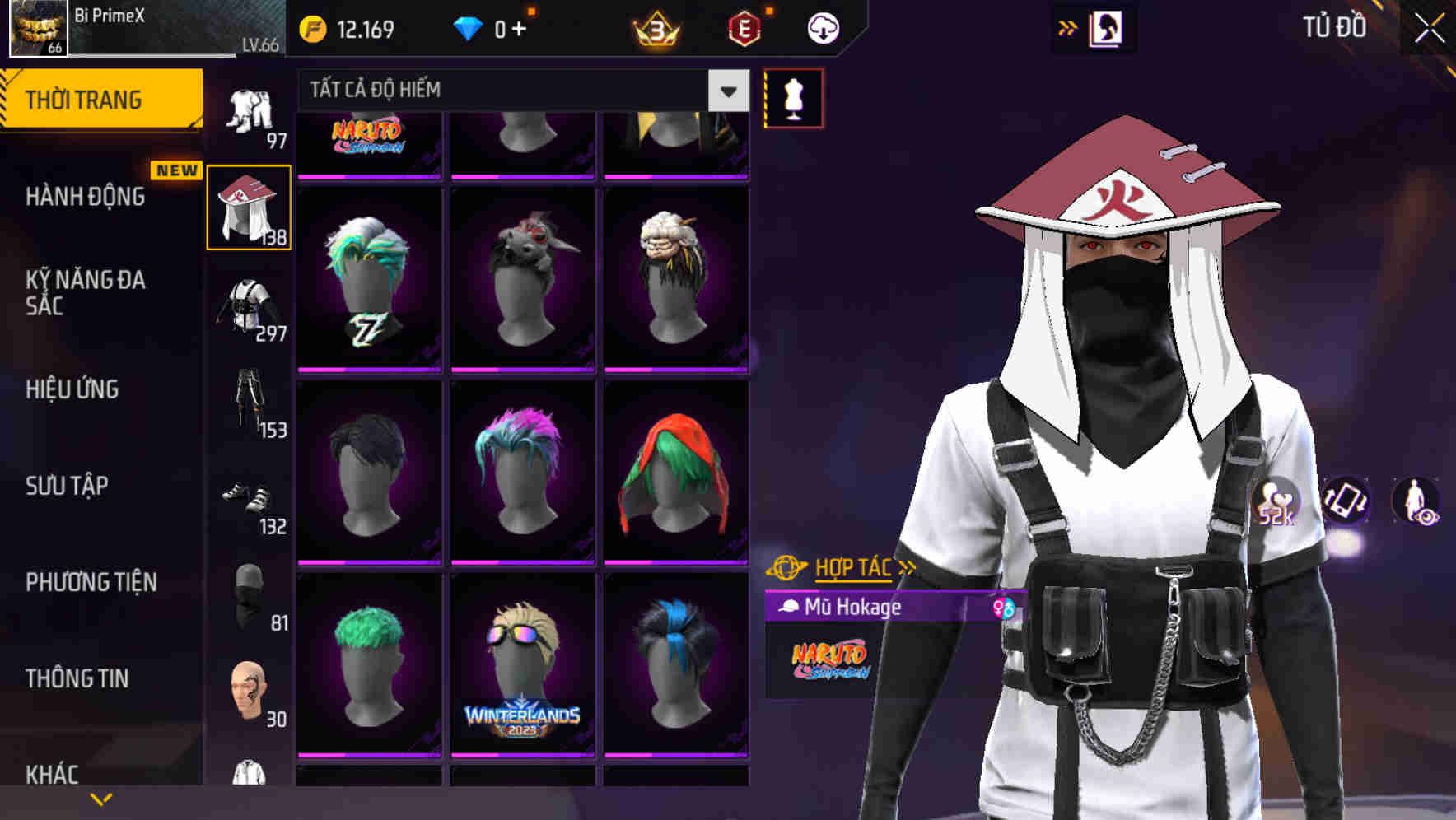Viewport: 1456px width, 820px height.
Task: Expand the left menu using the bottom chevron
Action: pyautogui.click(x=101, y=799)
